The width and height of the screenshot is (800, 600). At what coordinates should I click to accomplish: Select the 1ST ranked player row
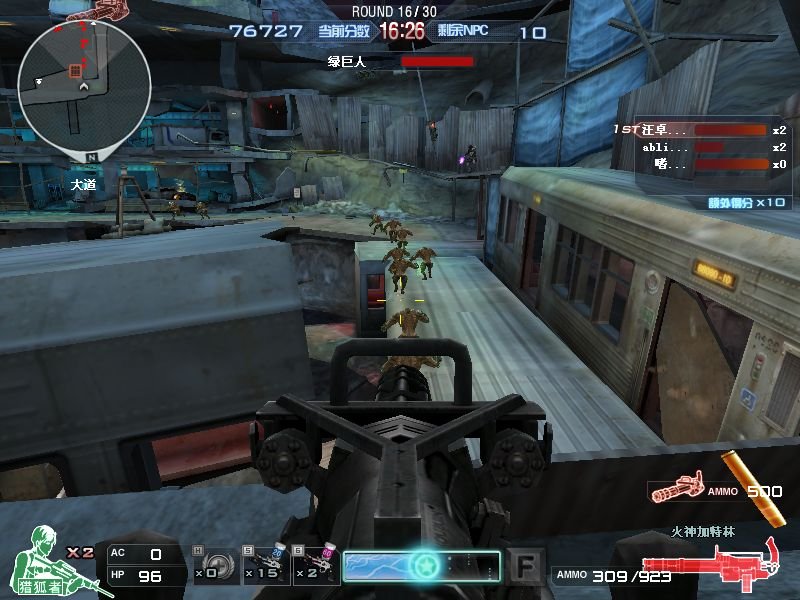point(700,130)
